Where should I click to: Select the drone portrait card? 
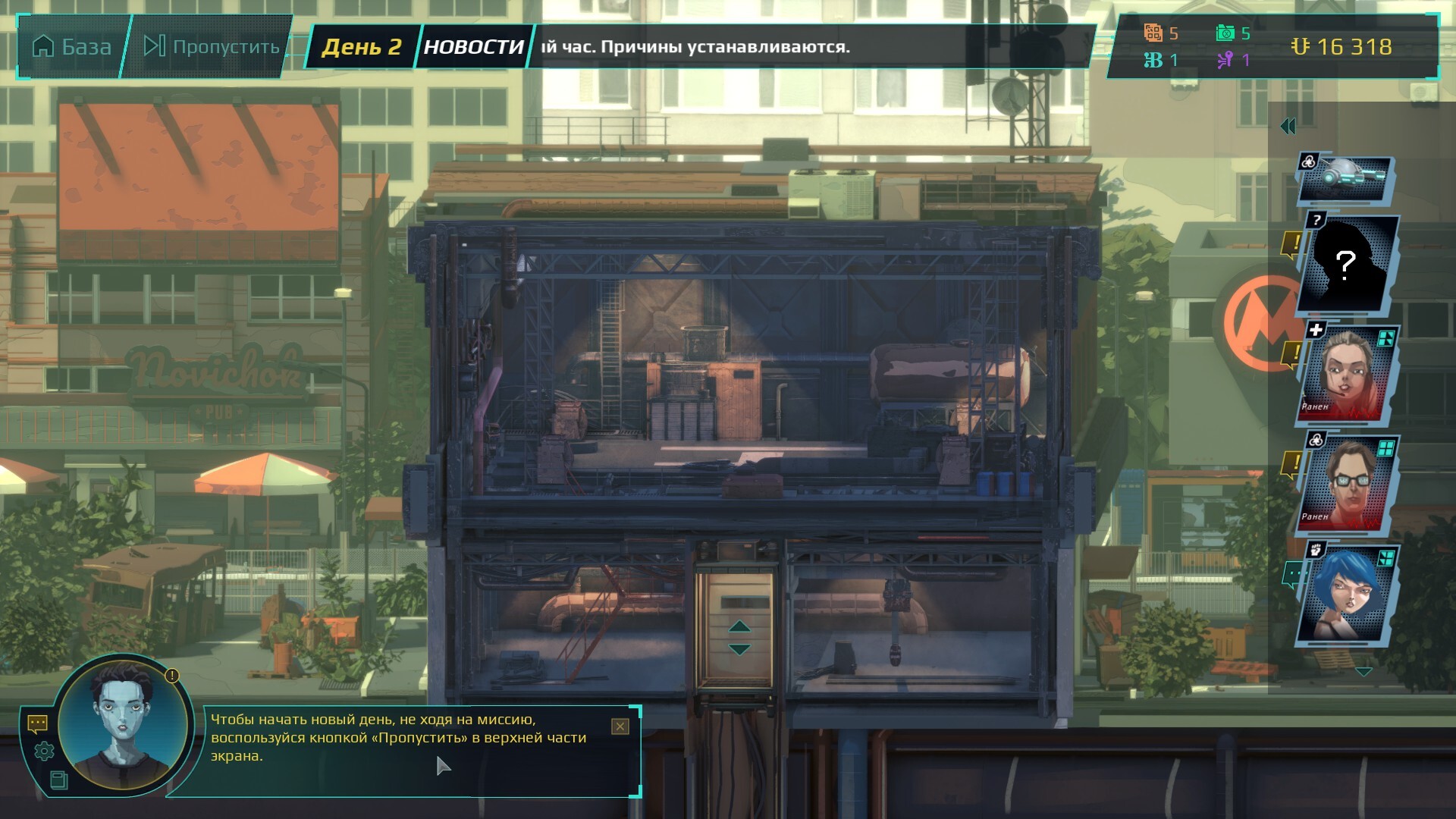pyautogui.click(x=1346, y=179)
